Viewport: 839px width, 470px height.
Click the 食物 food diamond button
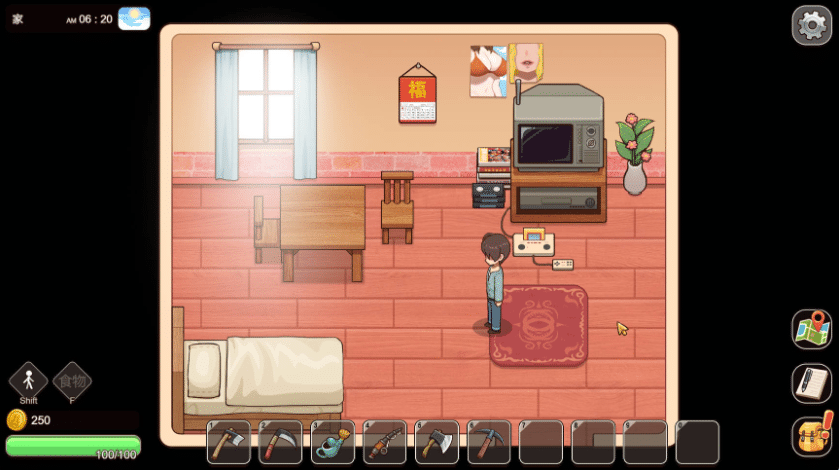pyautogui.click(x=72, y=380)
